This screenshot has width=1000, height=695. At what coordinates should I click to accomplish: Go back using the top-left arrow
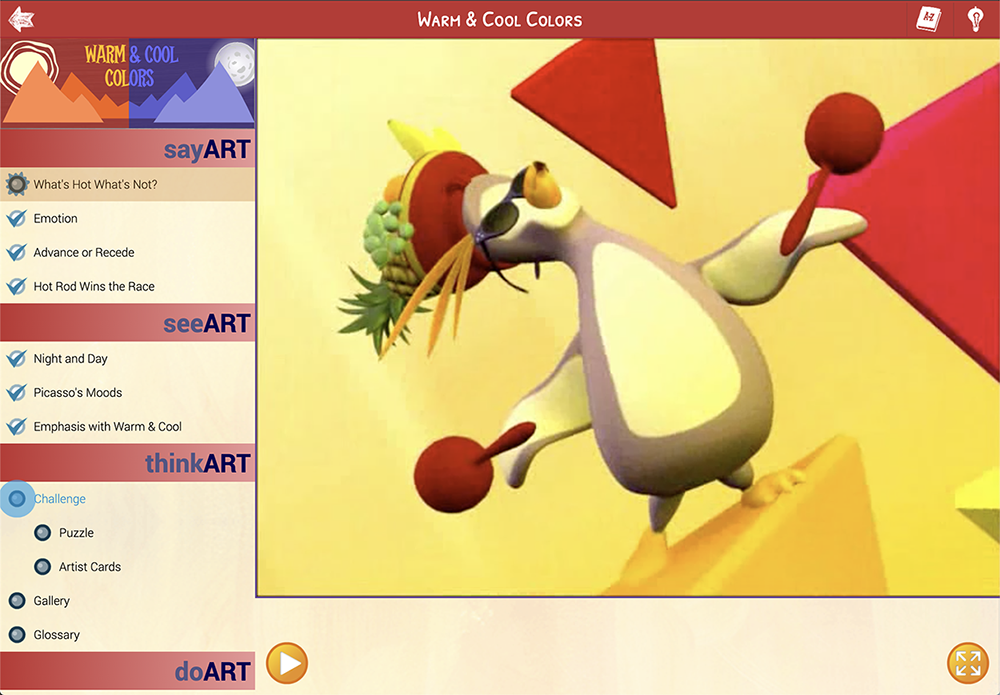pyautogui.click(x=21, y=19)
